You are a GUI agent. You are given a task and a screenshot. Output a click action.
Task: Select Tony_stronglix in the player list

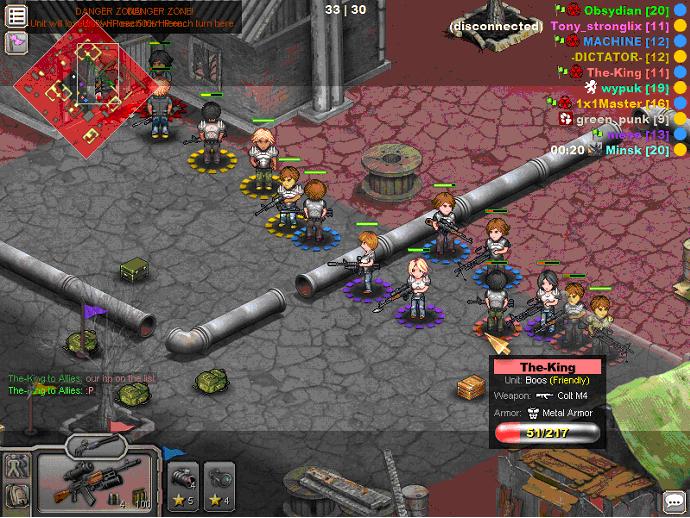click(x=610, y=25)
